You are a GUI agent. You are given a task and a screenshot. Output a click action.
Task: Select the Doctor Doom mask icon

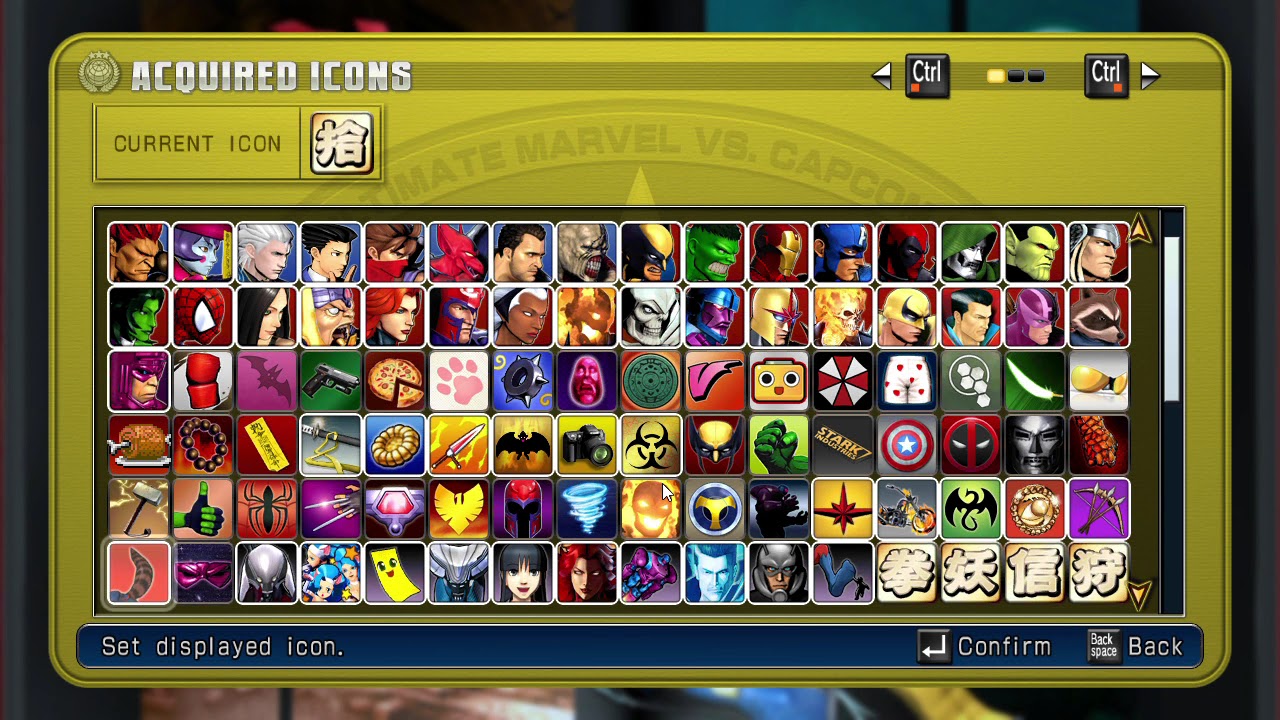pyautogui.click(x=1035, y=444)
